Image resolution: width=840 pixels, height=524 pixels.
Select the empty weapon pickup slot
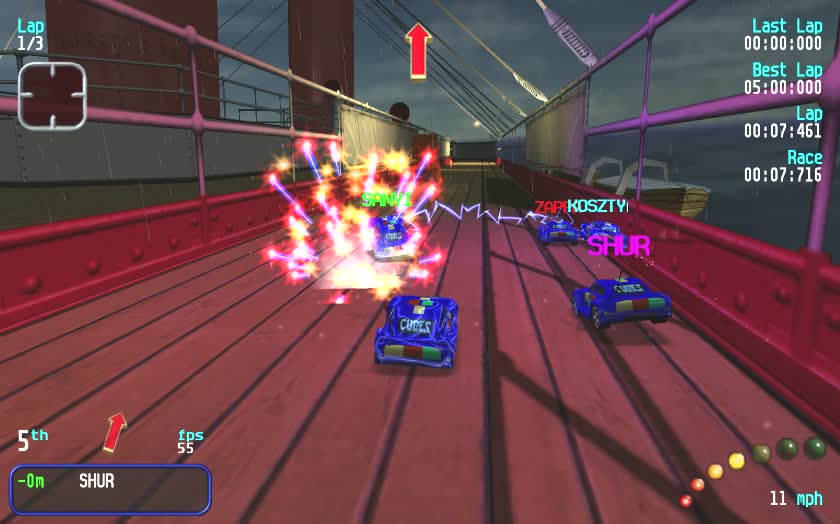click(x=52, y=96)
